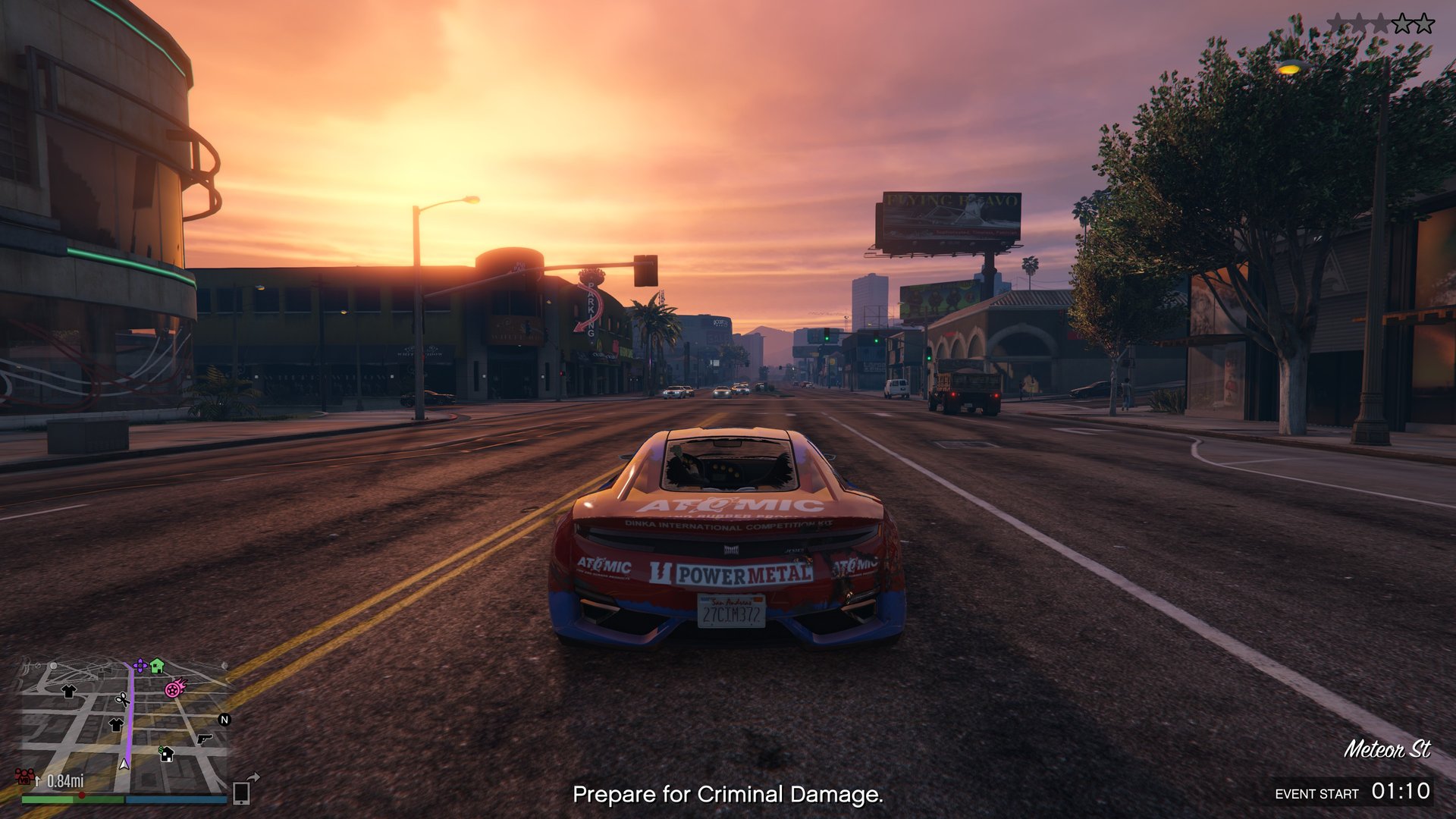Click the barber scissors icon on the minimap

123,700
